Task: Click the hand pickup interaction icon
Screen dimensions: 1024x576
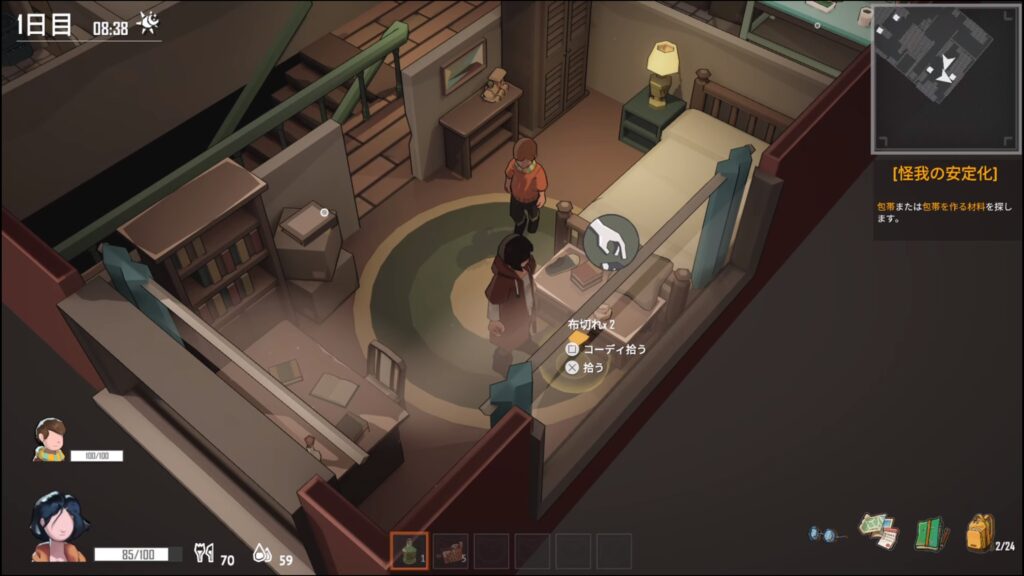Action: (610, 243)
